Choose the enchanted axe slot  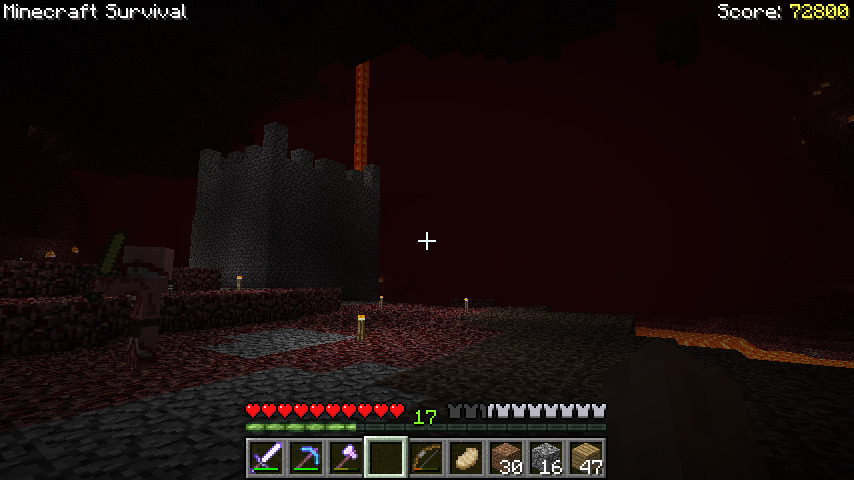346,458
